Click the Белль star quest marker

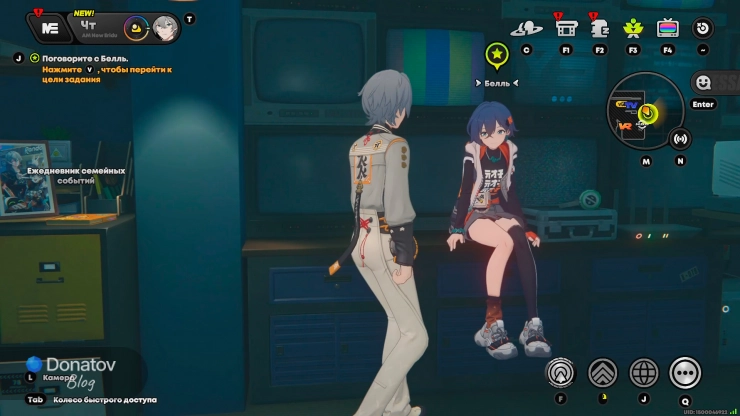497,56
